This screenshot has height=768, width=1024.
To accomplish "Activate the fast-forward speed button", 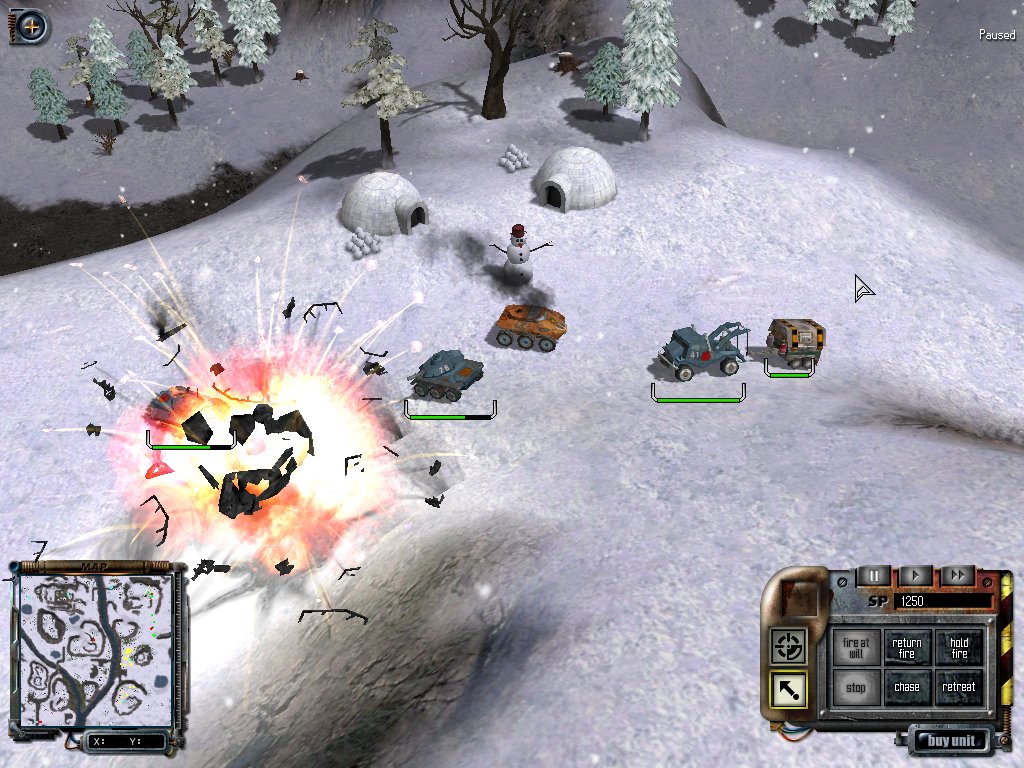I will click(x=957, y=576).
